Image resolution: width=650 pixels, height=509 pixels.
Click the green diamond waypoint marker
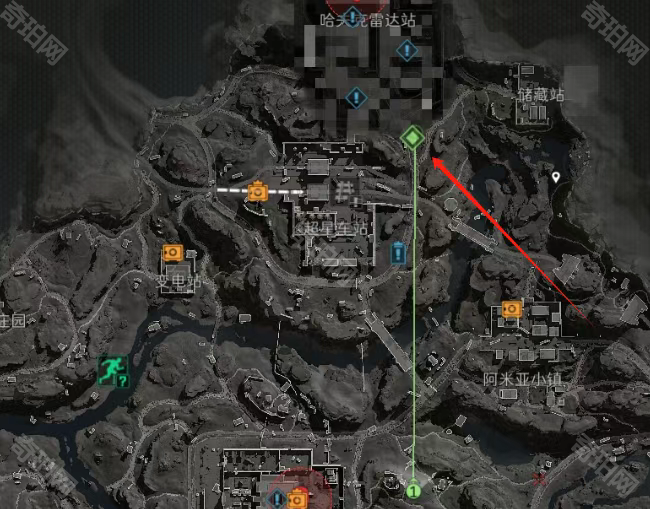[x=411, y=137]
